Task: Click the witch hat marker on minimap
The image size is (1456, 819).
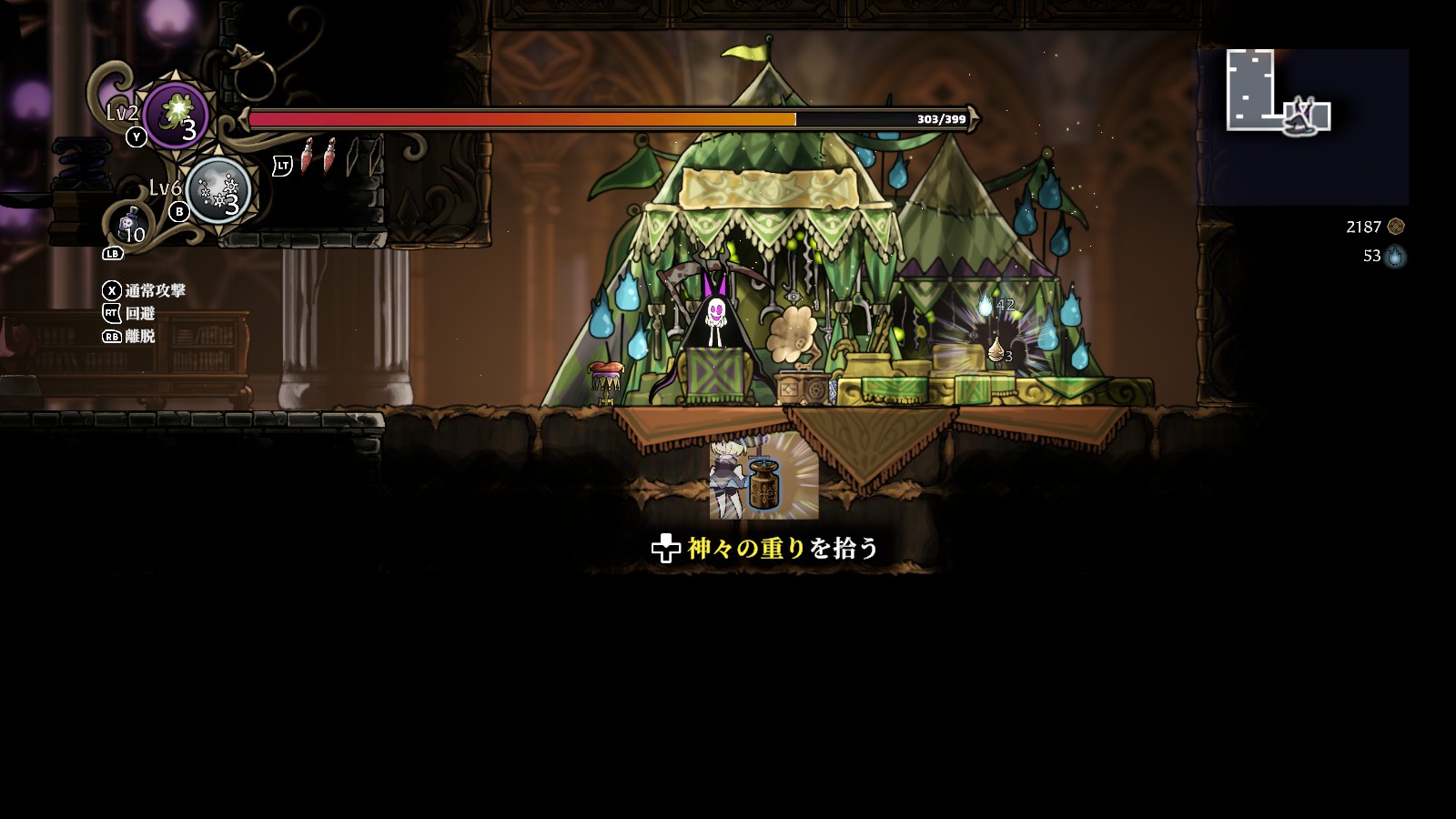Action: click(x=1299, y=120)
